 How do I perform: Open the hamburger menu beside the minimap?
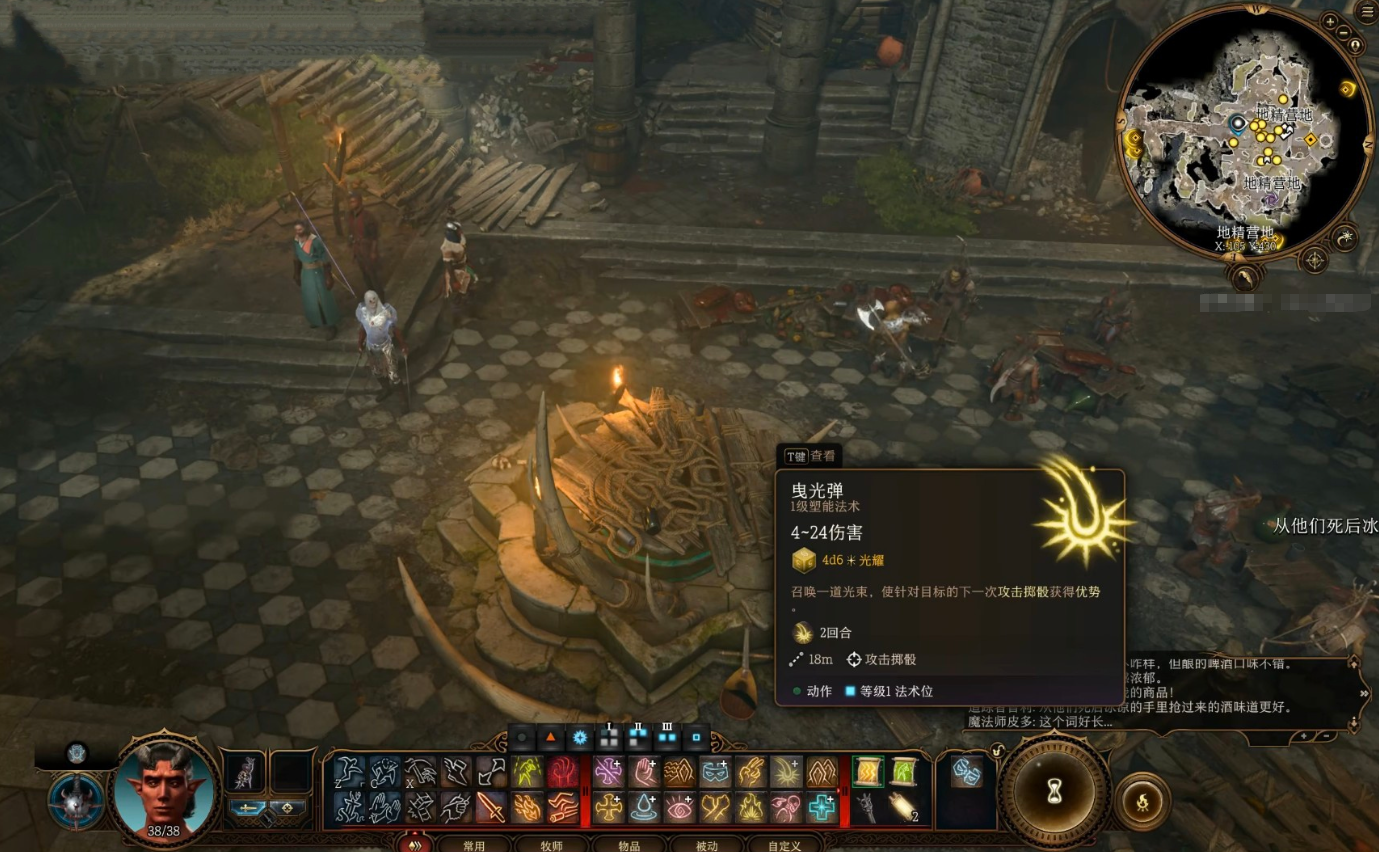(1365, 12)
